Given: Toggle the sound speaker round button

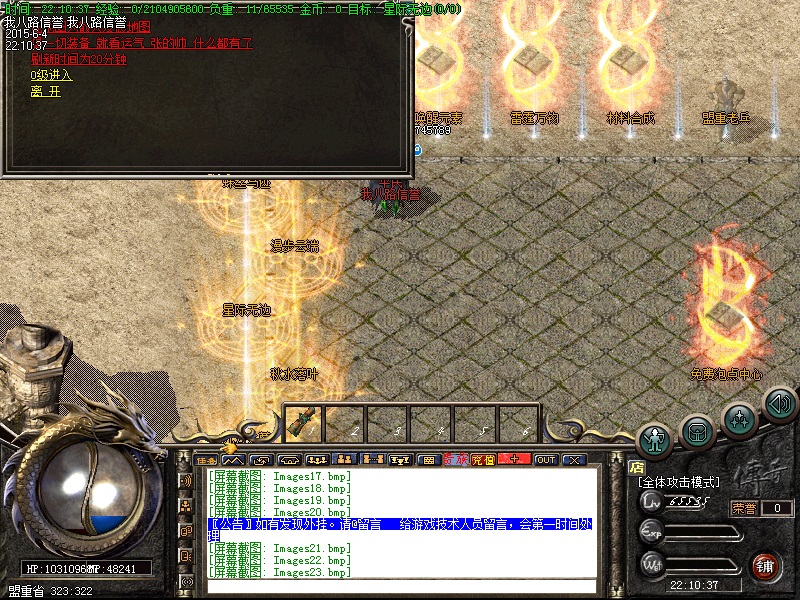Looking at the screenshot, I should 779,404.
